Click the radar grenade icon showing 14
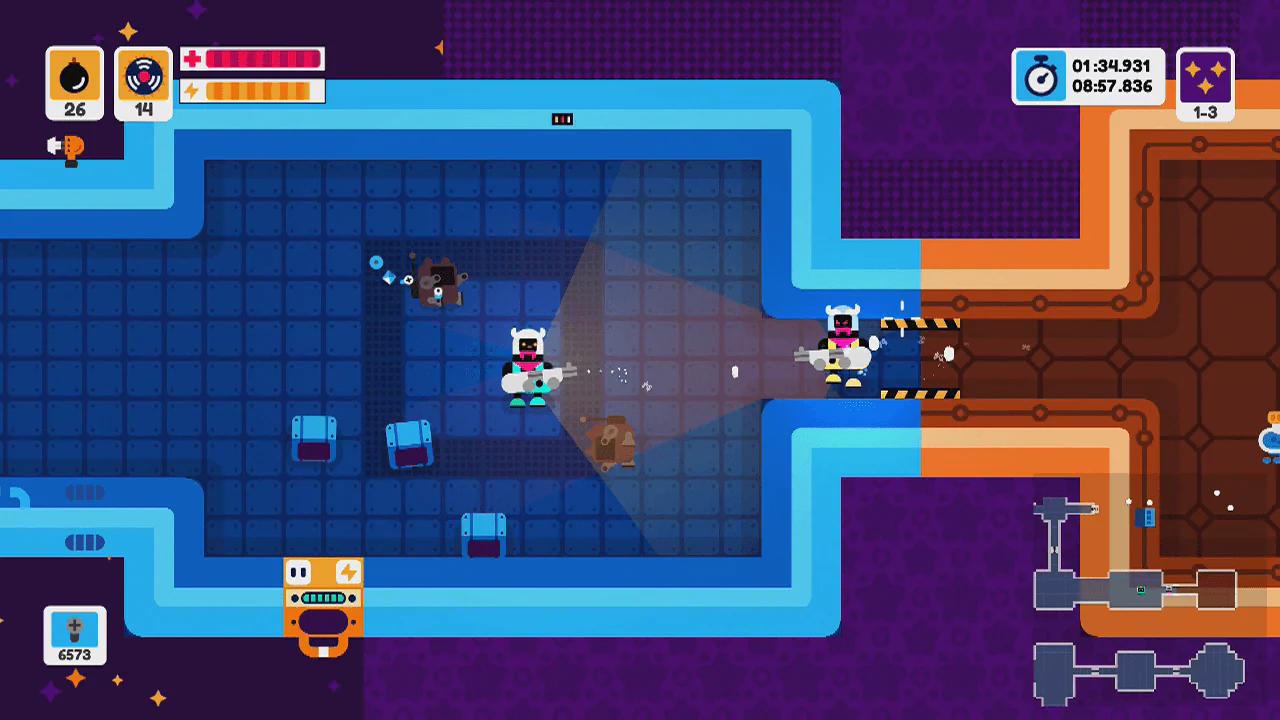The width and height of the screenshot is (1280, 720). (143, 76)
